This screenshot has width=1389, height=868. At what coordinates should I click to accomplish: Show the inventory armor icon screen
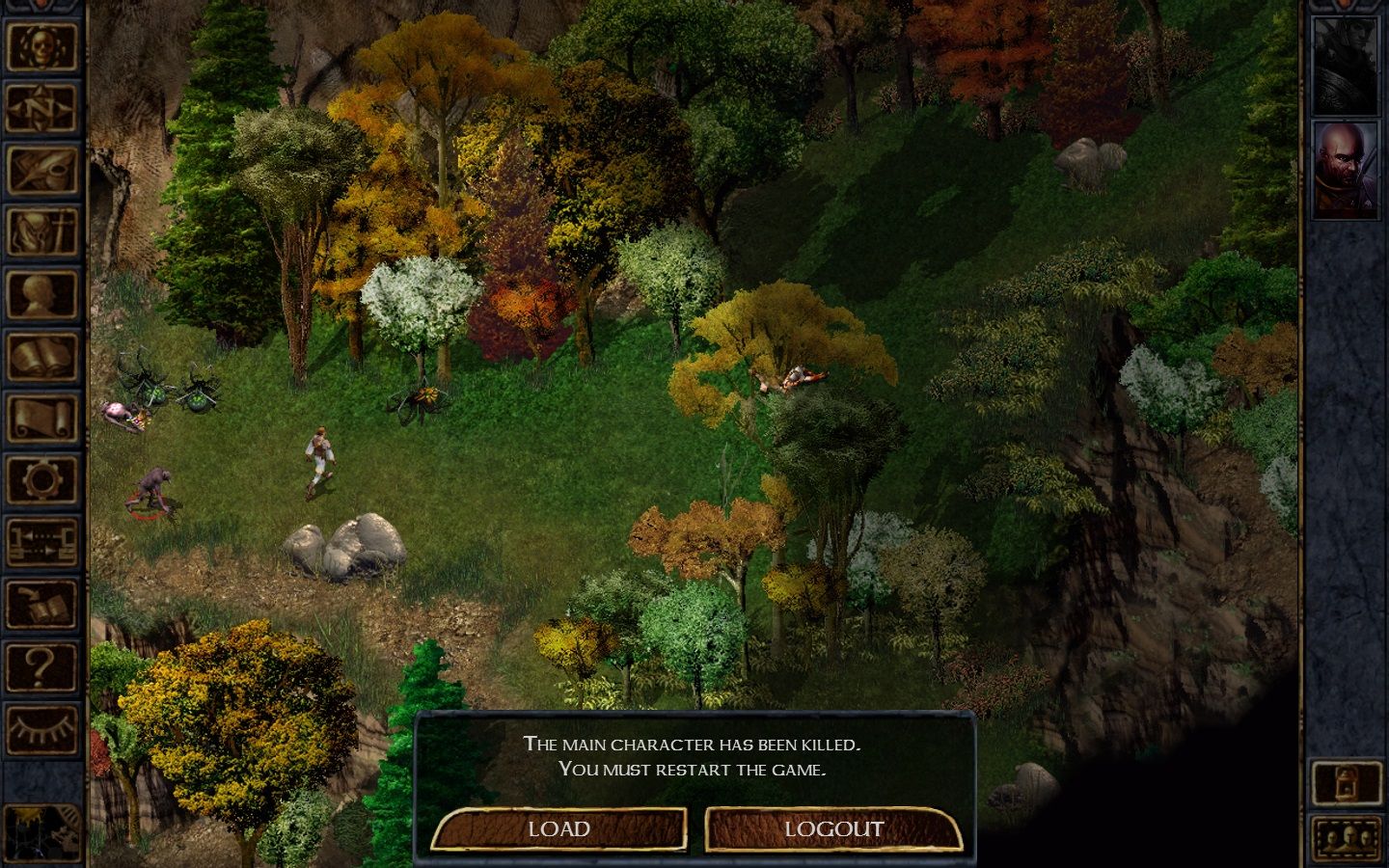(x=42, y=233)
